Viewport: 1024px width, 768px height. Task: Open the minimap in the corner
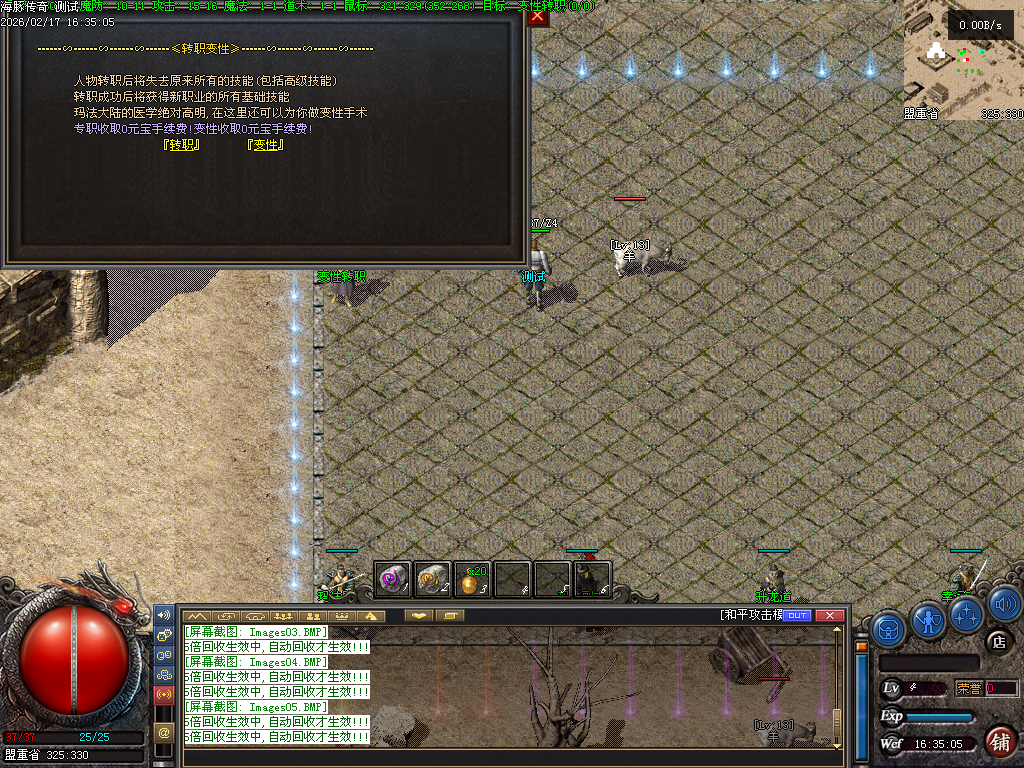point(963,60)
